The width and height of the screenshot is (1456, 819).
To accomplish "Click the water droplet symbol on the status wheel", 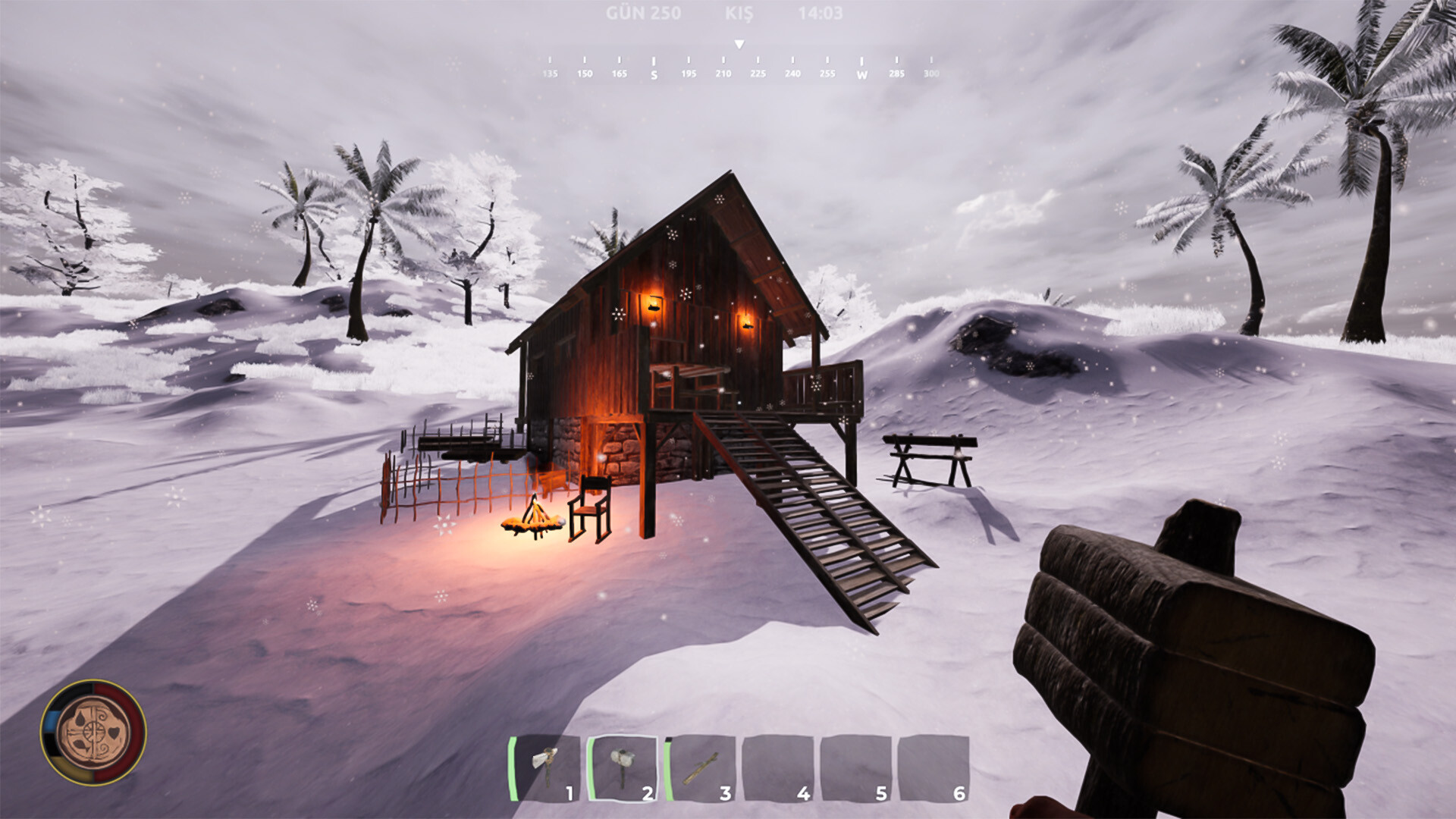I will (x=80, y=719).
